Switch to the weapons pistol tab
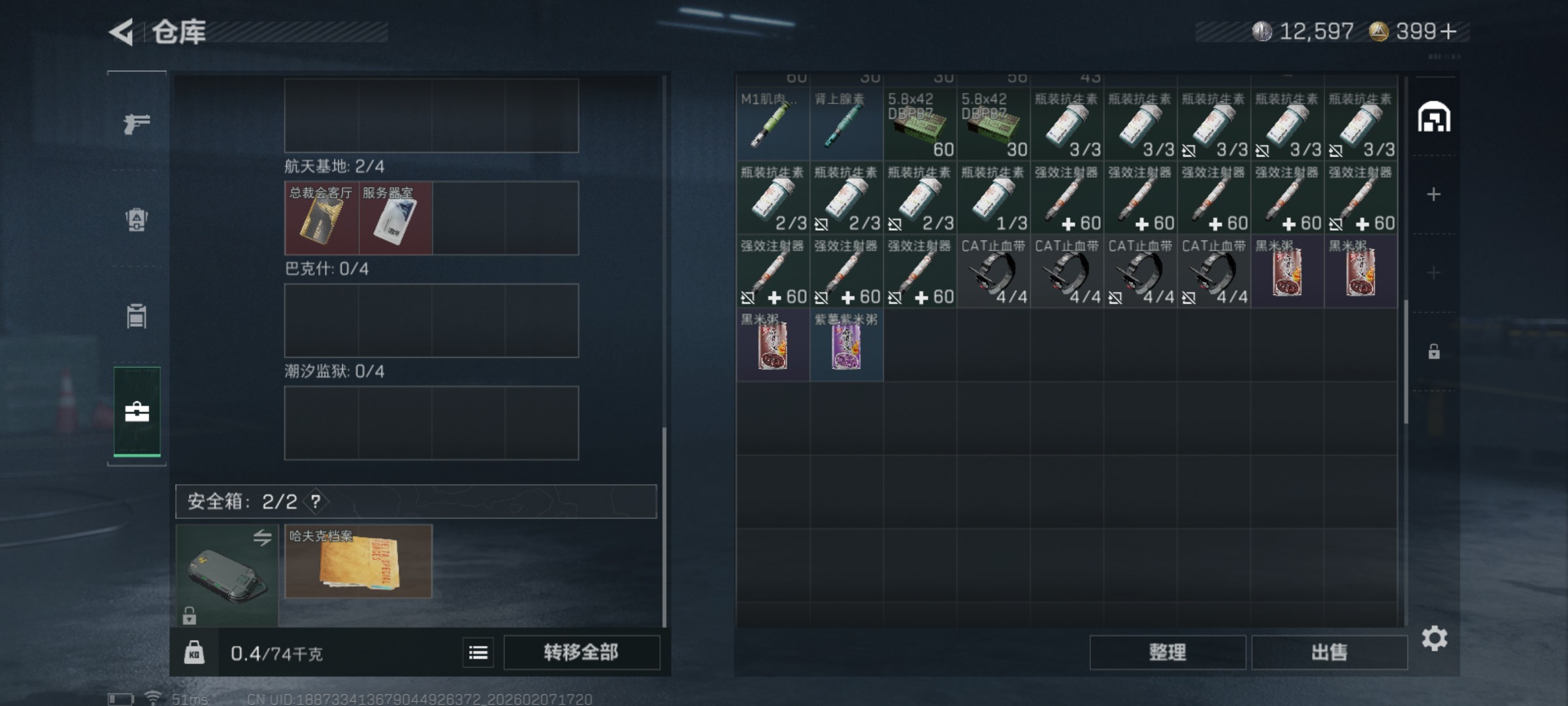1568x706 pixels. pos(137,123)
